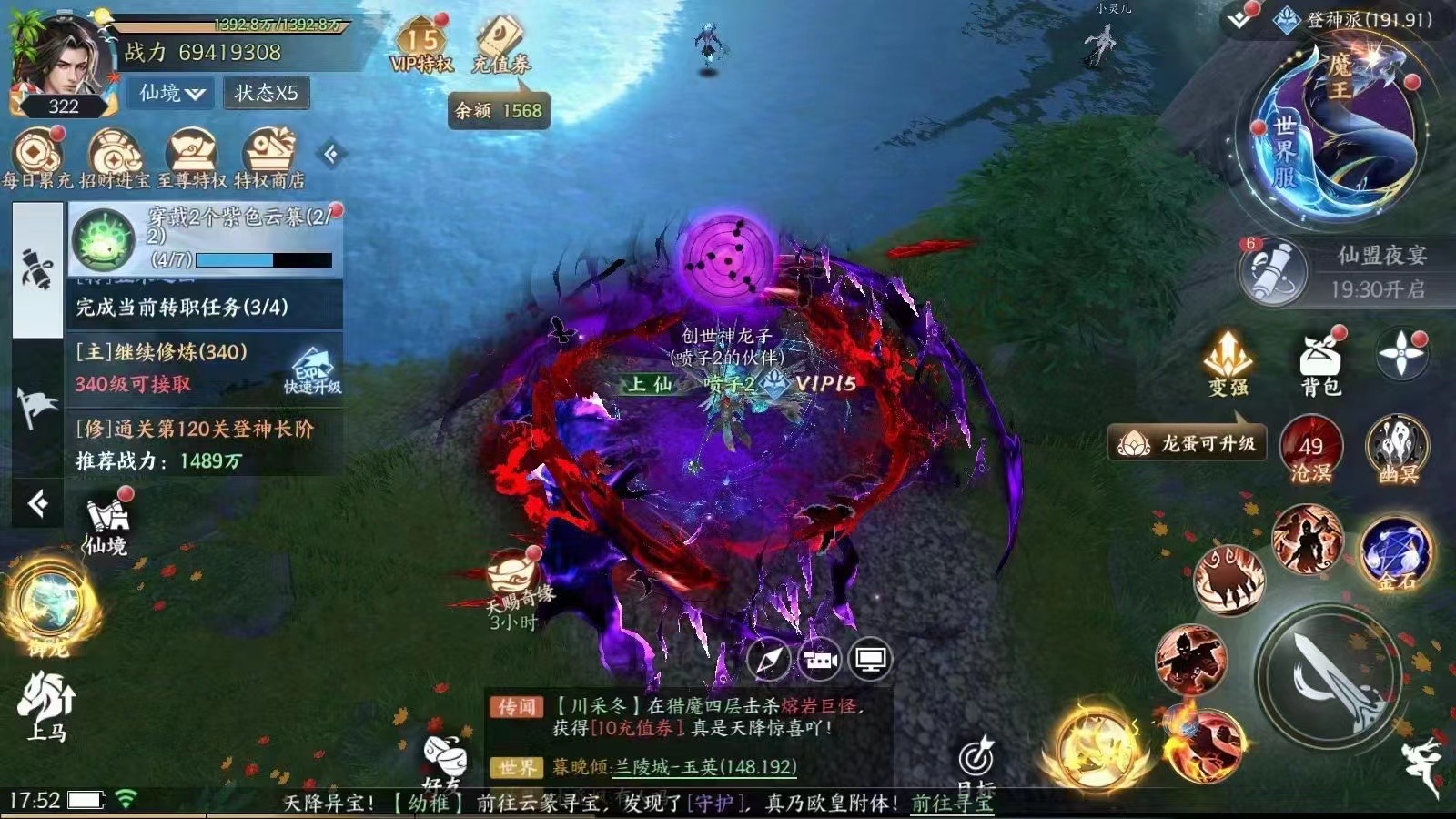Toggle the video camera recording button

point(819,660)
